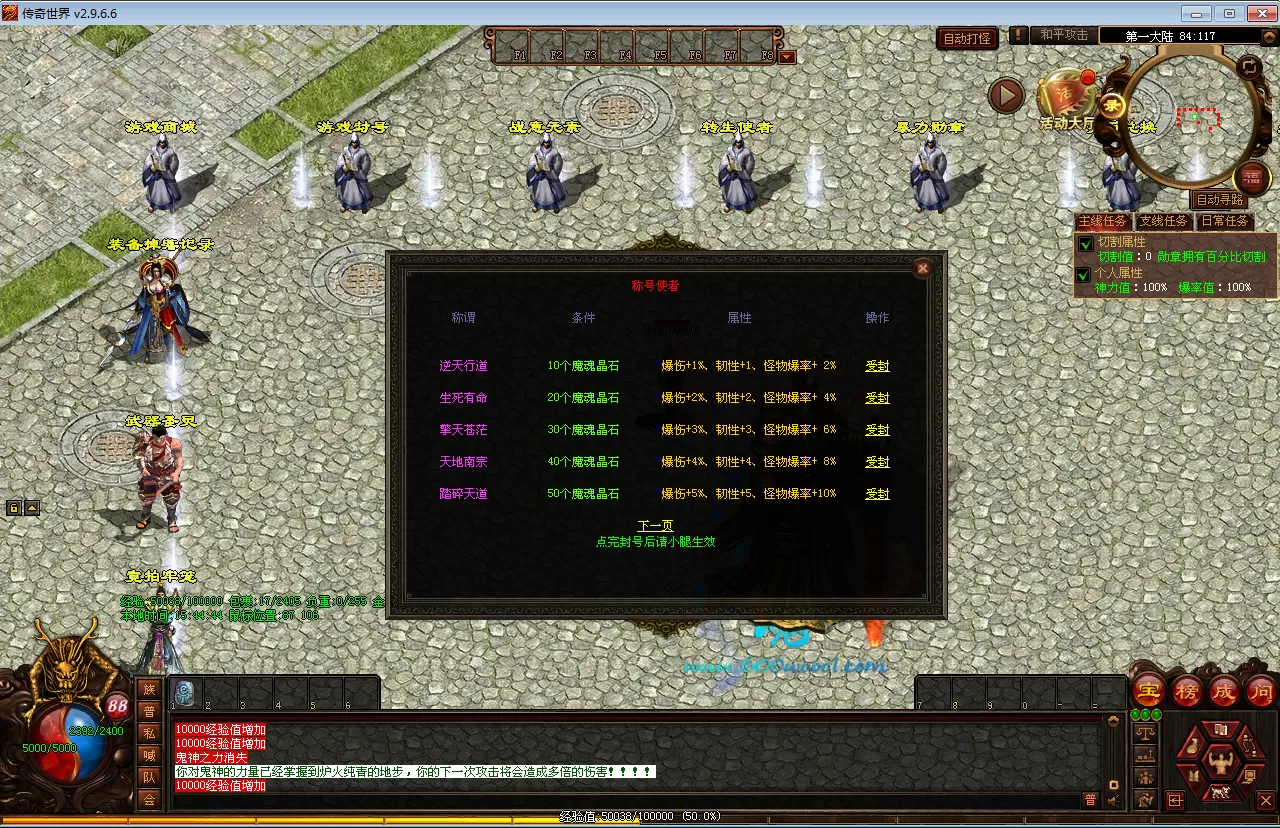Open the 宝 treasure shop button
This screenshot has width=1280, height=828.
(x=1148, y=691)
